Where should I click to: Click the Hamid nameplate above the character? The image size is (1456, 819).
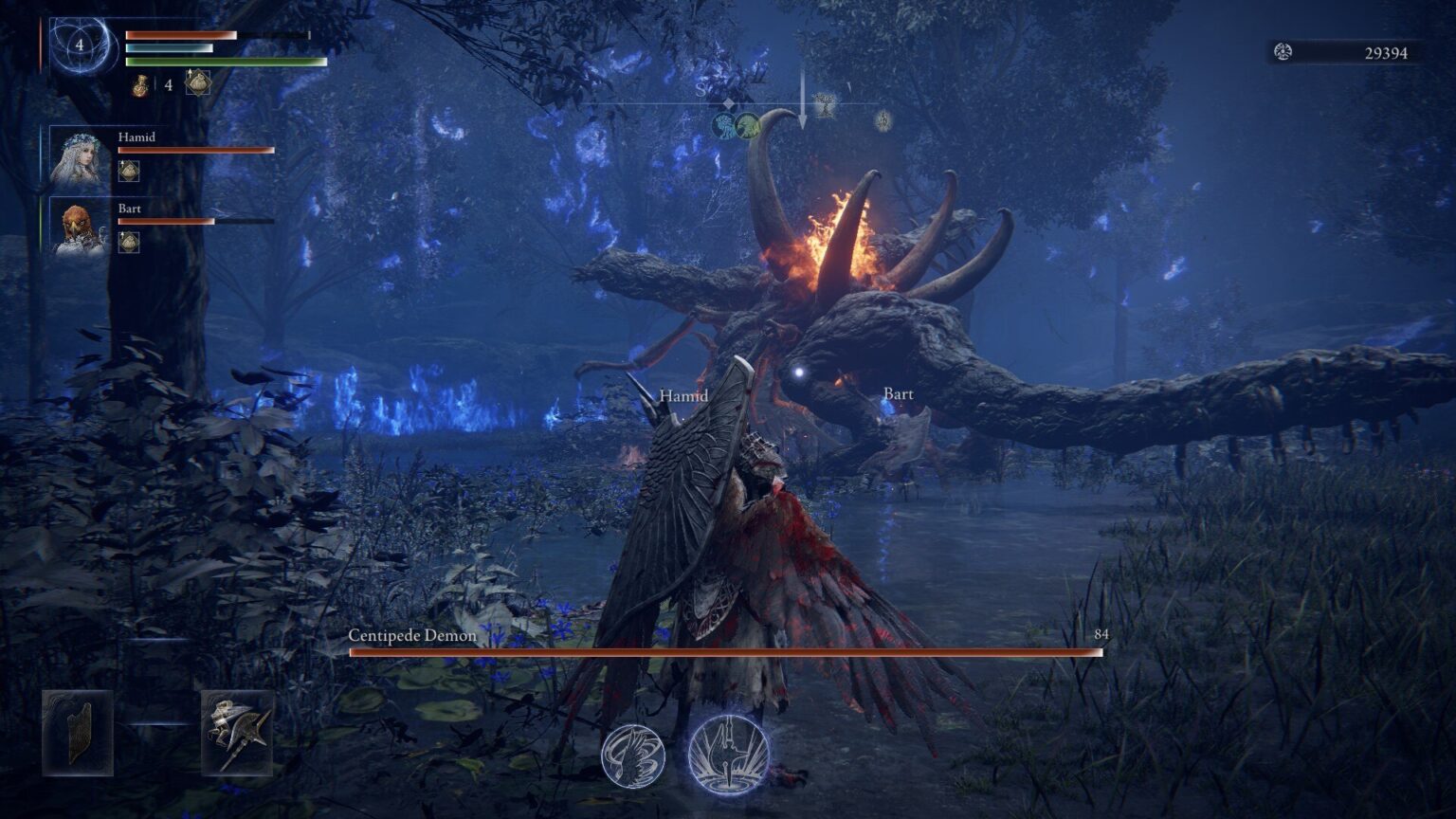pyautogui.click(x=683, y=395)
